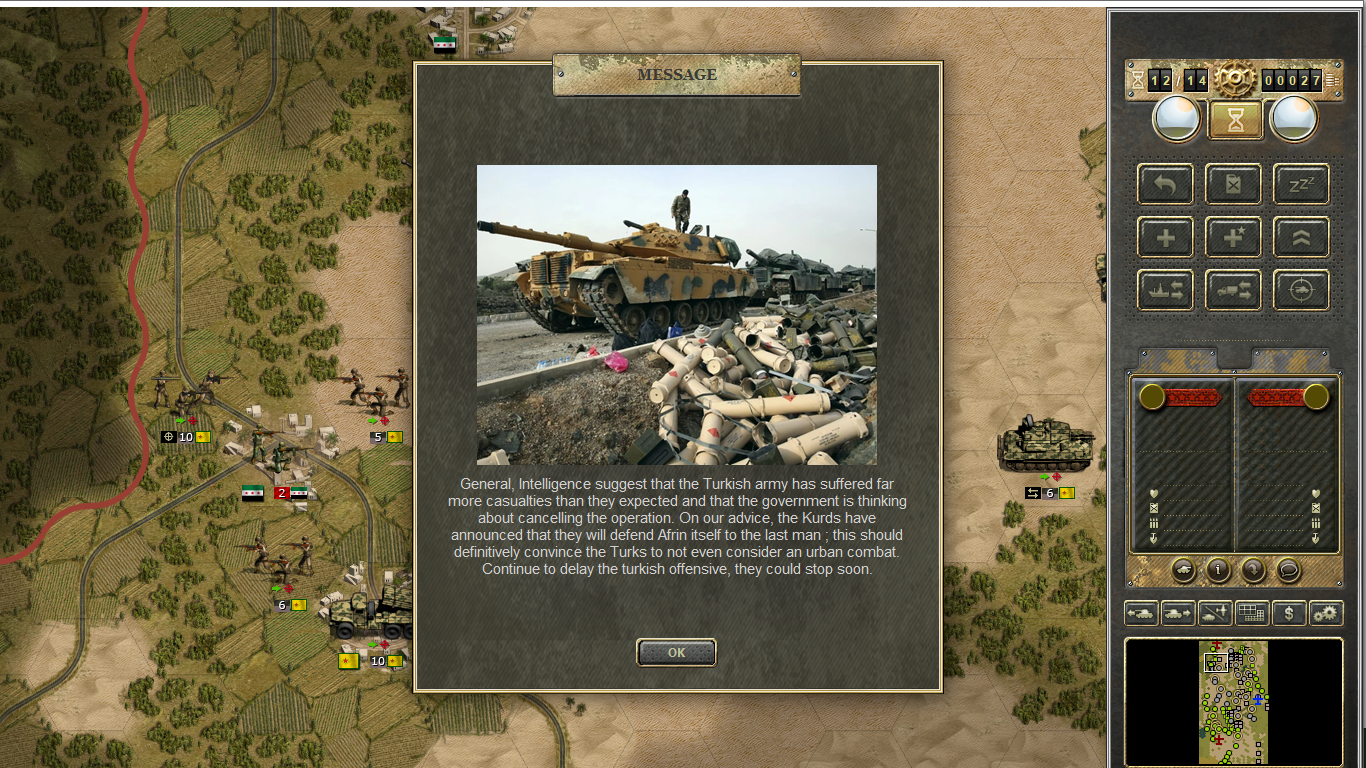Click the end turn hourglass button

click(1236, 120)
